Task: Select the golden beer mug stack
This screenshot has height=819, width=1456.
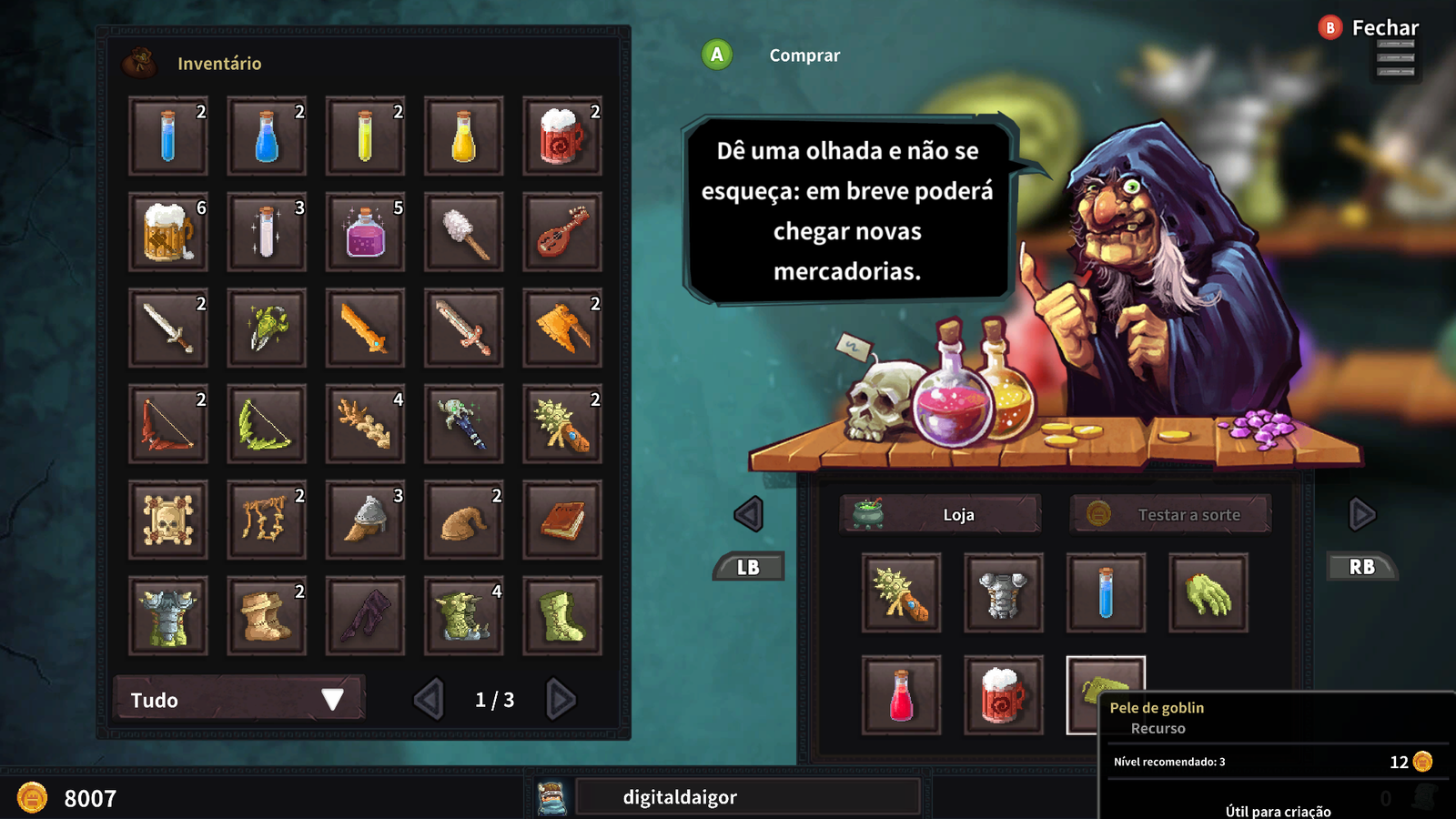Action: pos(168,232)
